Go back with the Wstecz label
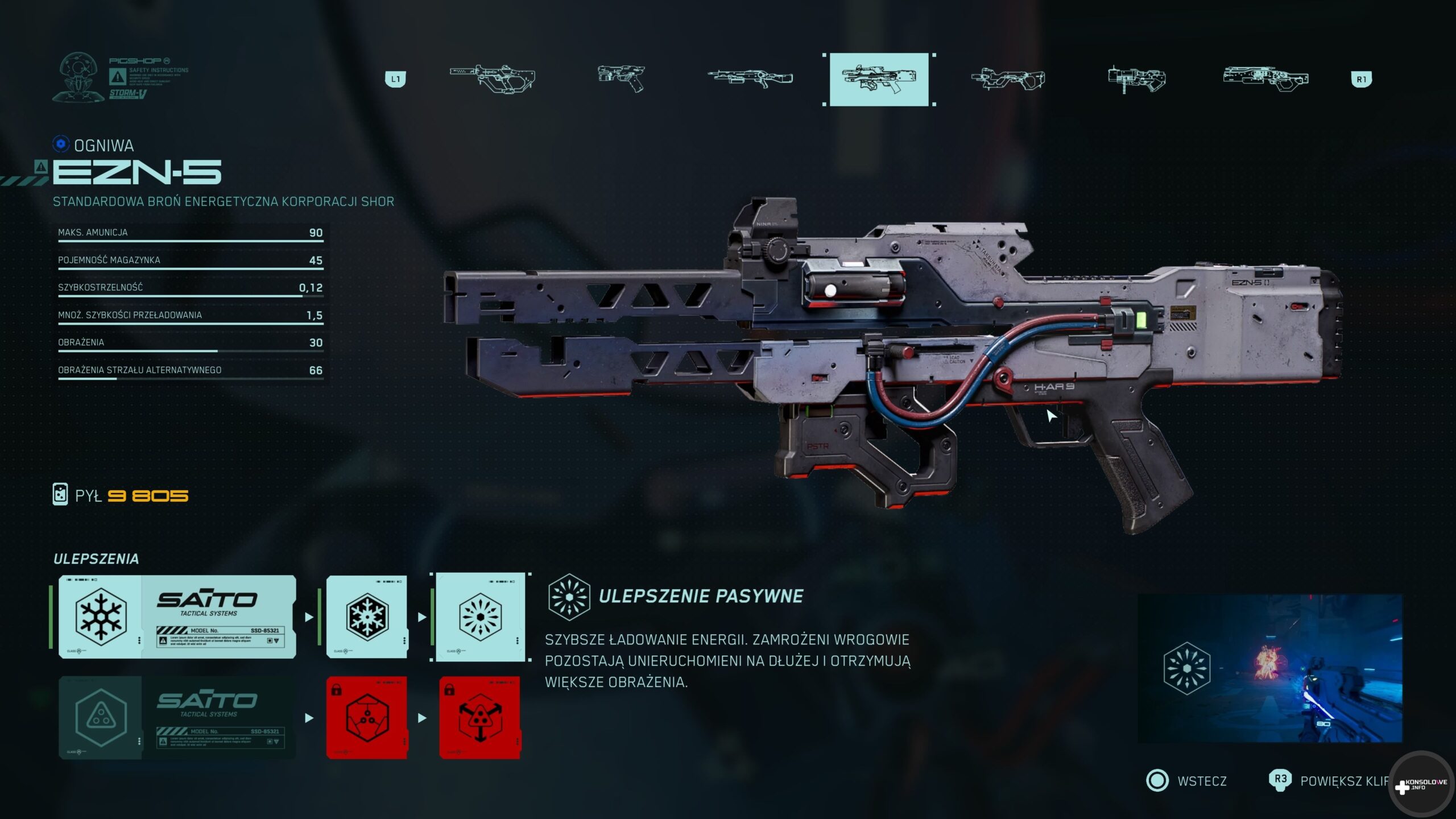The height and width of the screenshot is (819, 1456). point(1202,781)
